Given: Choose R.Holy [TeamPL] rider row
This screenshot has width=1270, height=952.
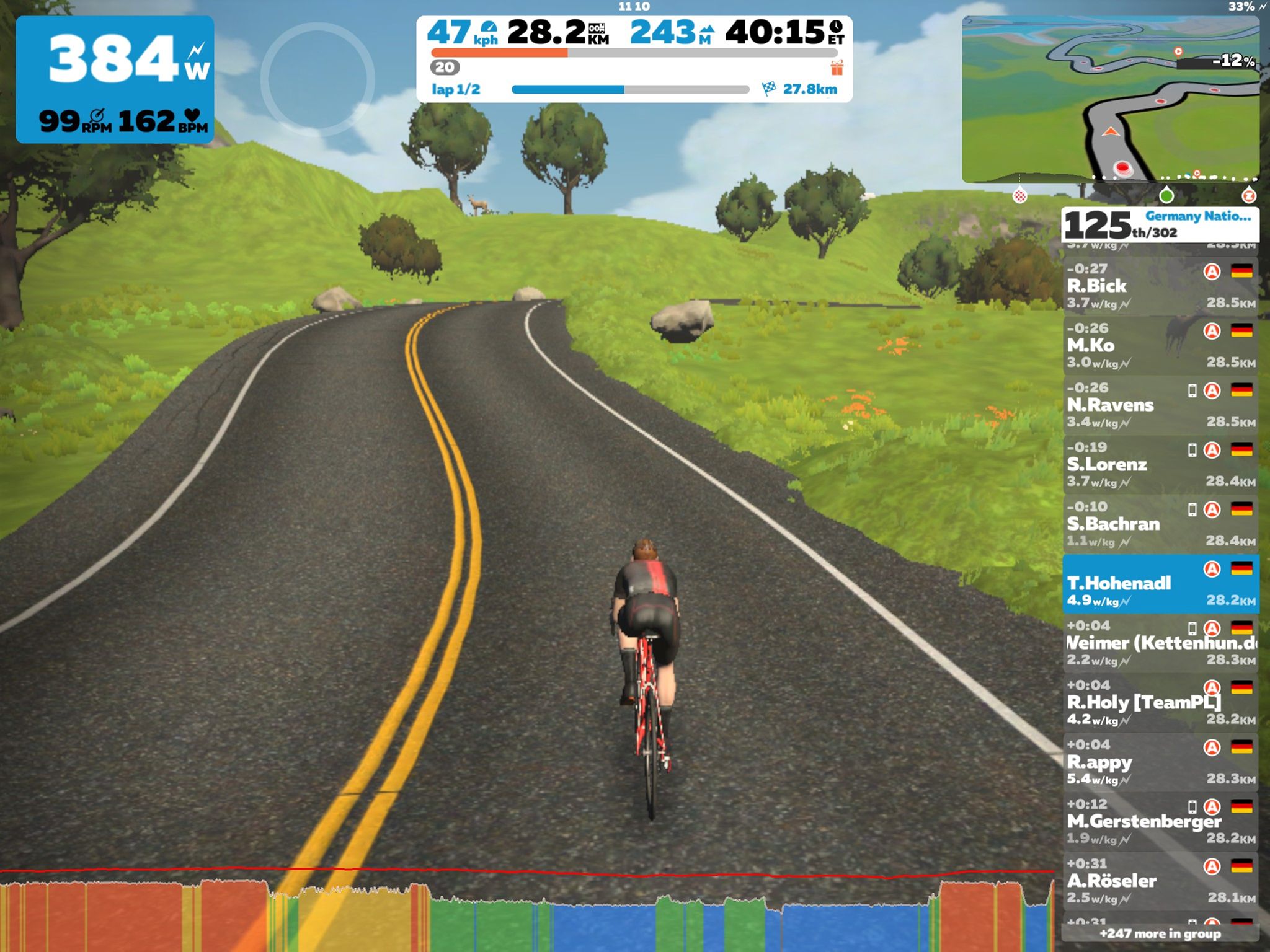Looking at the screenshot, I should tap(1160, 702).
